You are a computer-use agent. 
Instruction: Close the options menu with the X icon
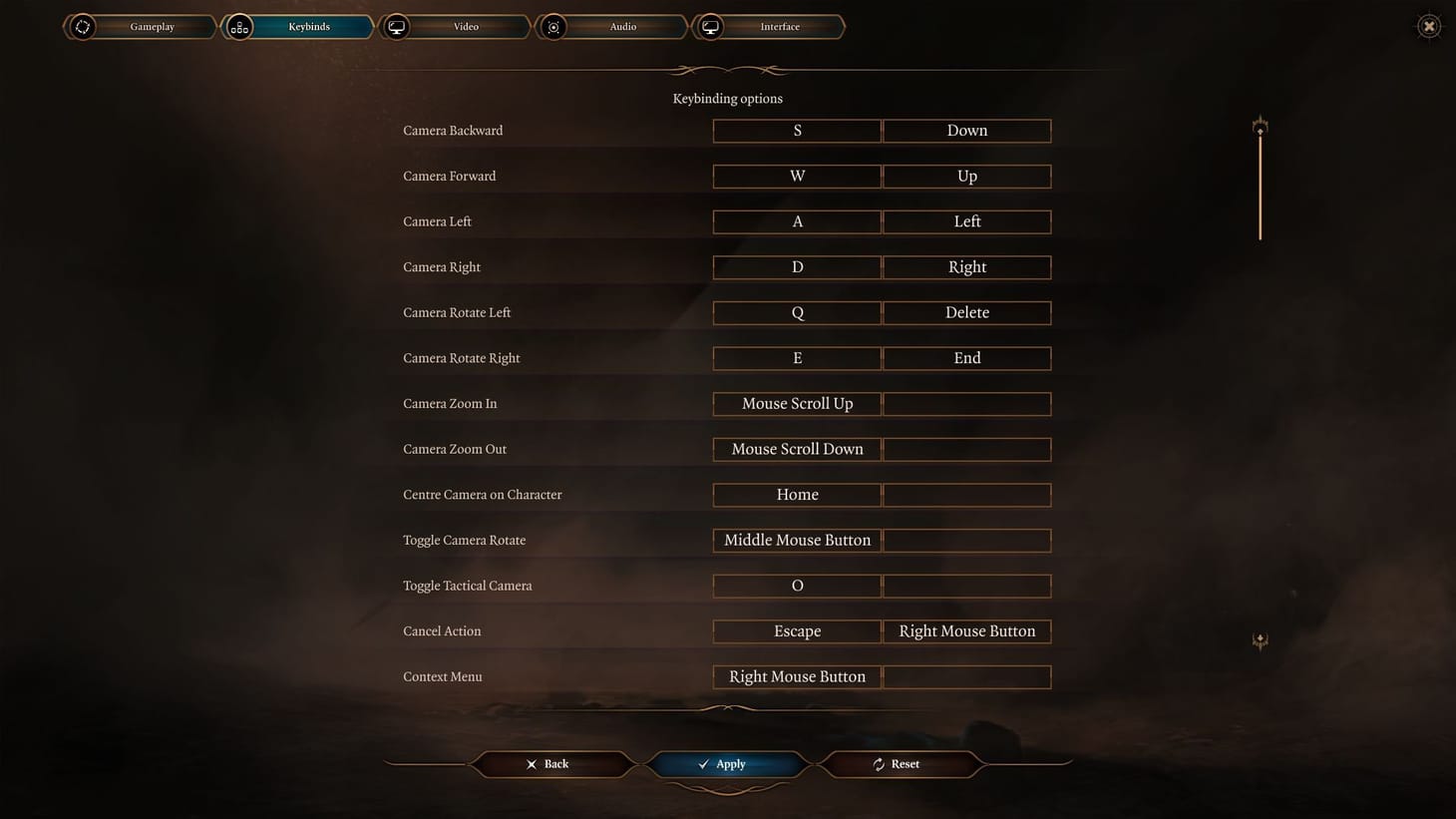(x=1428, y=26)
